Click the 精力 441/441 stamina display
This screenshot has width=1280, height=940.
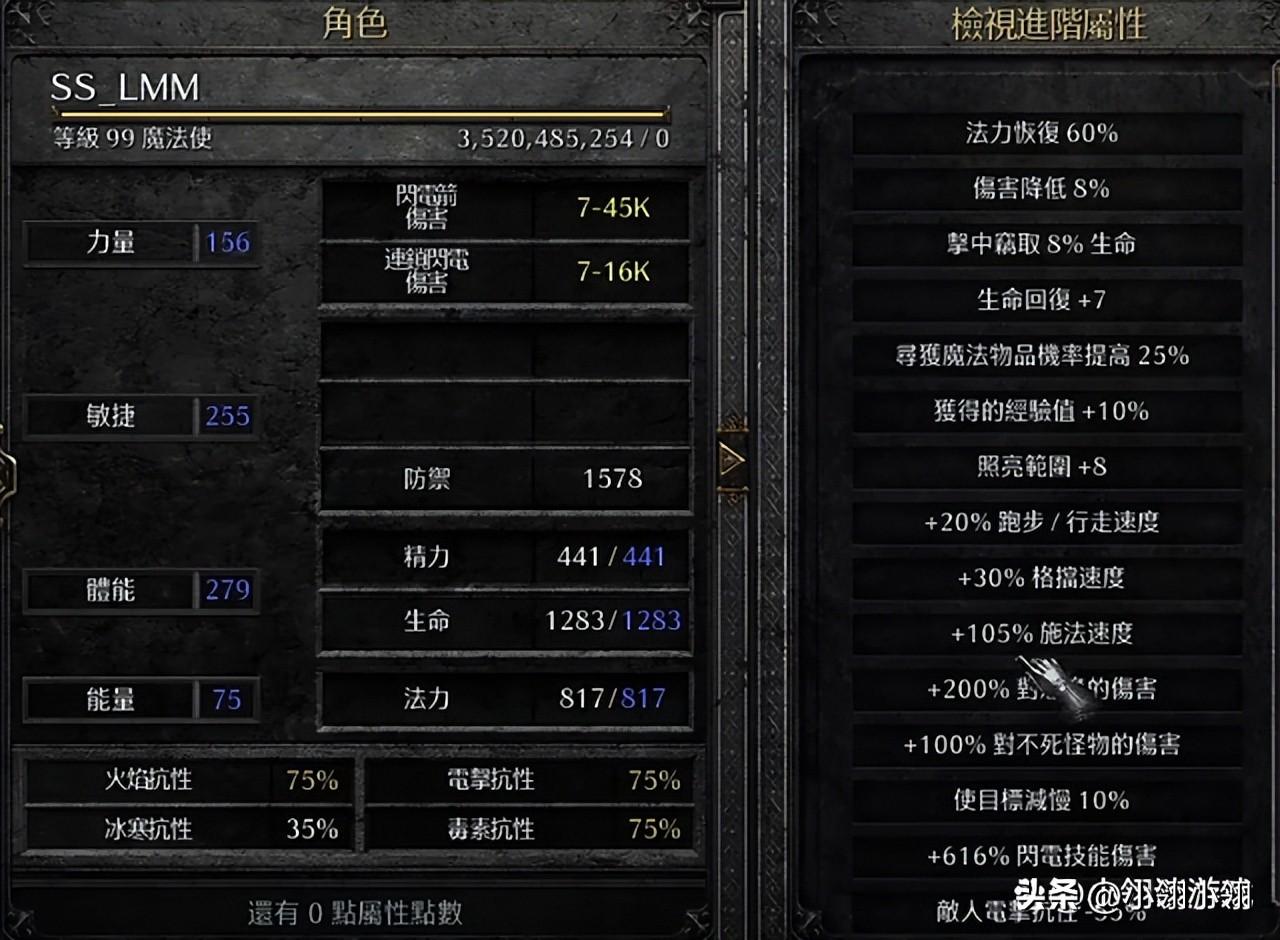click(x=505, y=557)
